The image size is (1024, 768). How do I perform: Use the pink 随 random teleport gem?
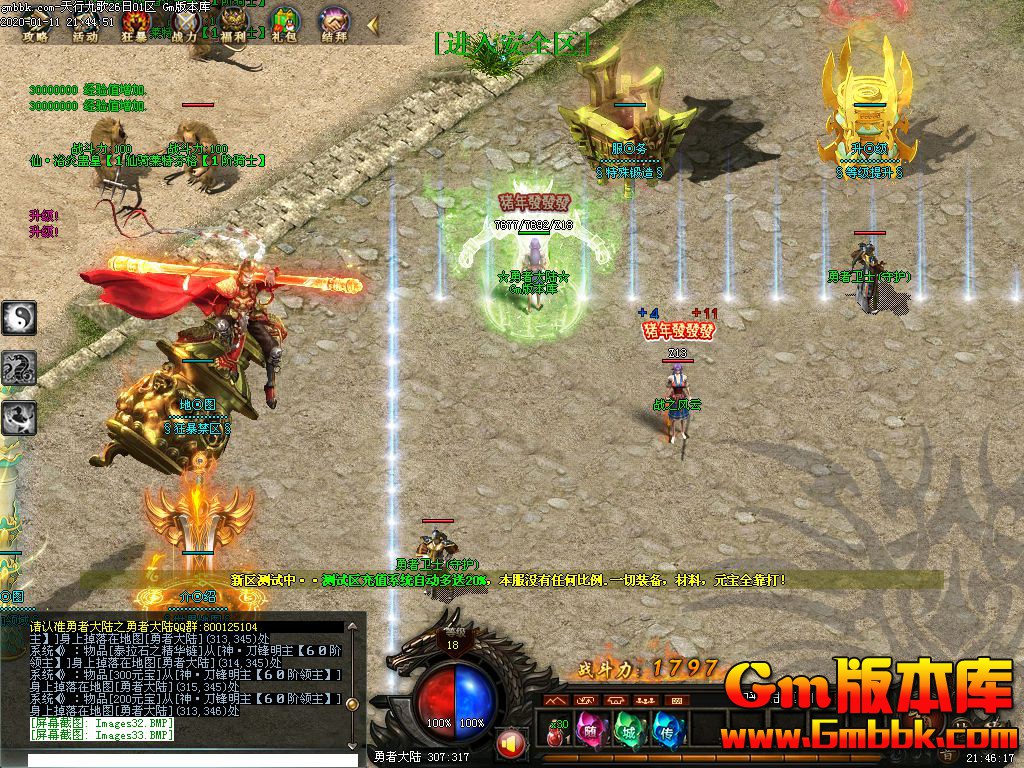591,730
